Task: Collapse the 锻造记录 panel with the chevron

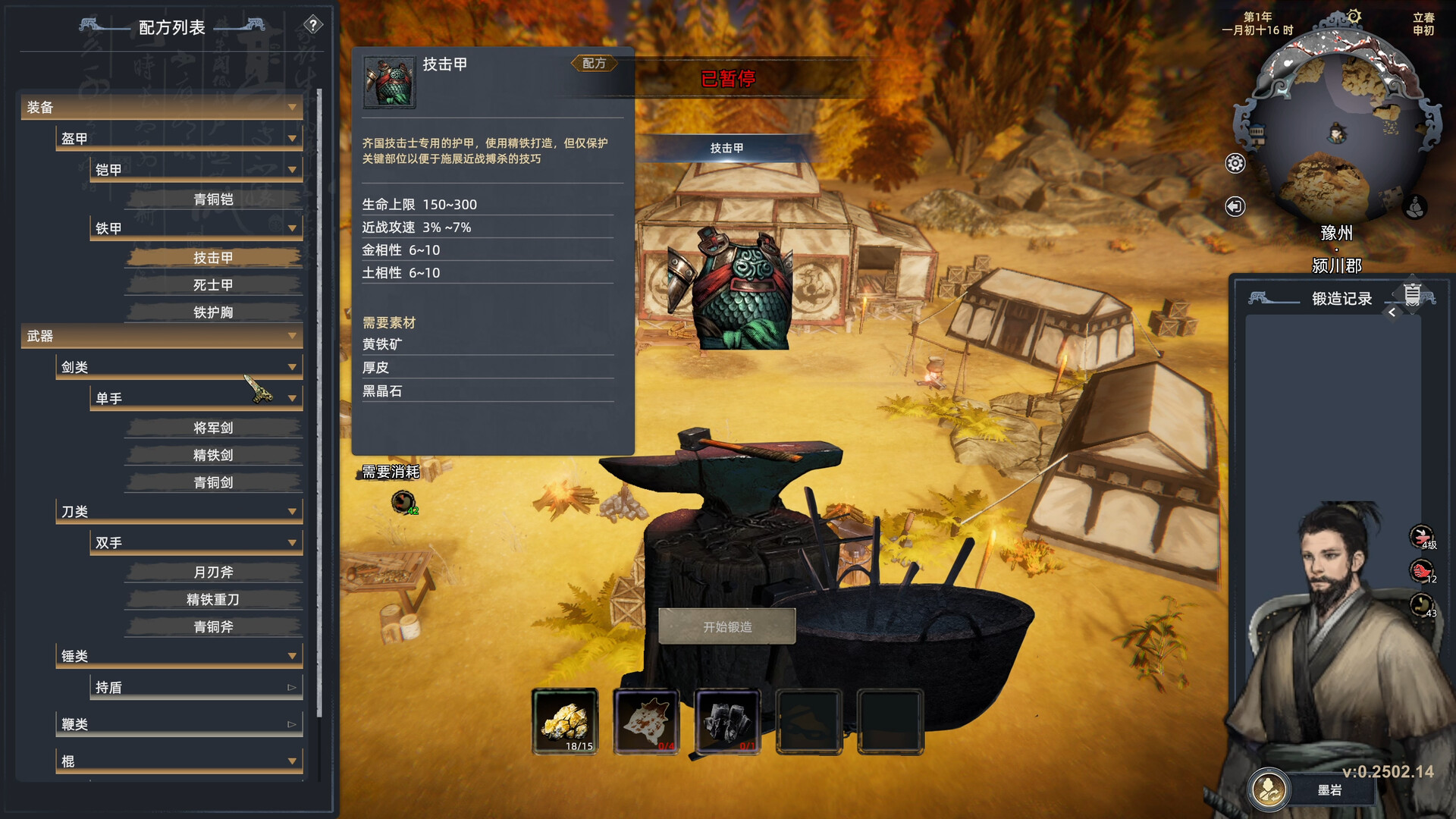Action: tap(1393, 311)
